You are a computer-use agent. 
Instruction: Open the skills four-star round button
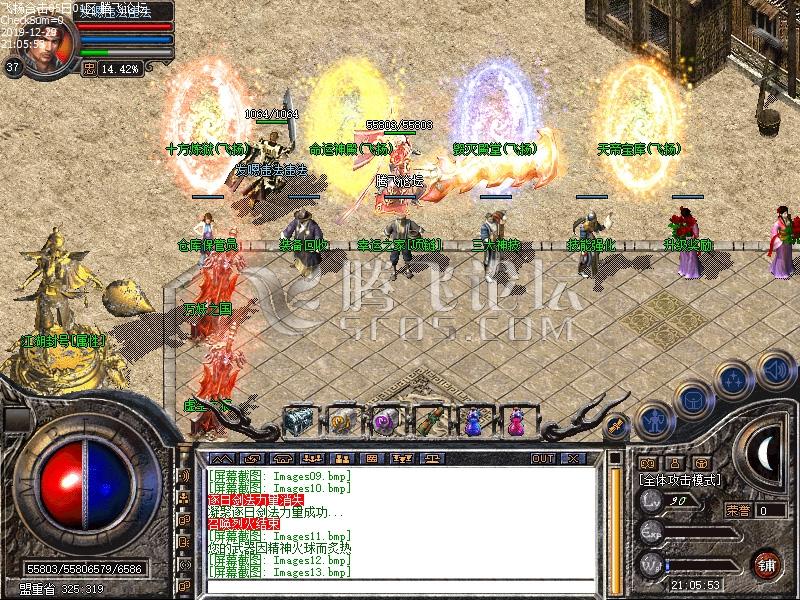click(x=733, y=380)
